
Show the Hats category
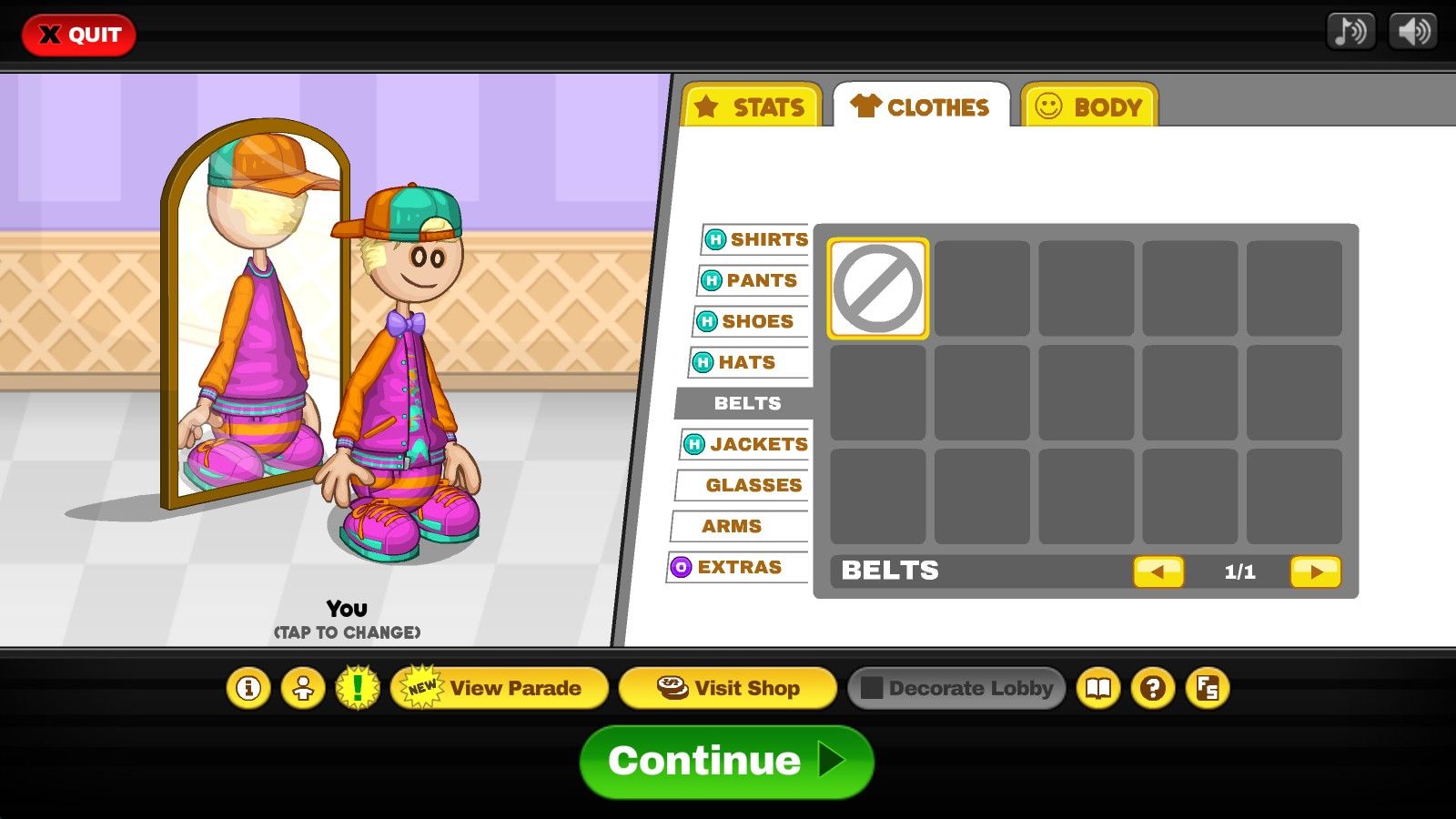point(746,362)
